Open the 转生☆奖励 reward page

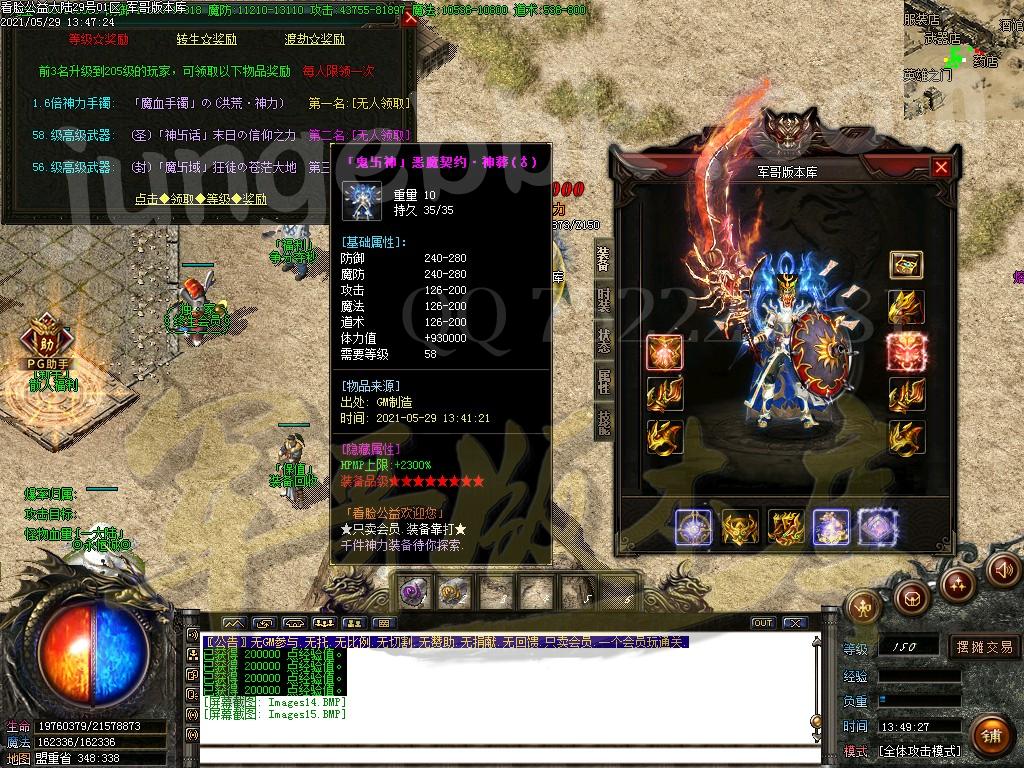coord(206,40)
